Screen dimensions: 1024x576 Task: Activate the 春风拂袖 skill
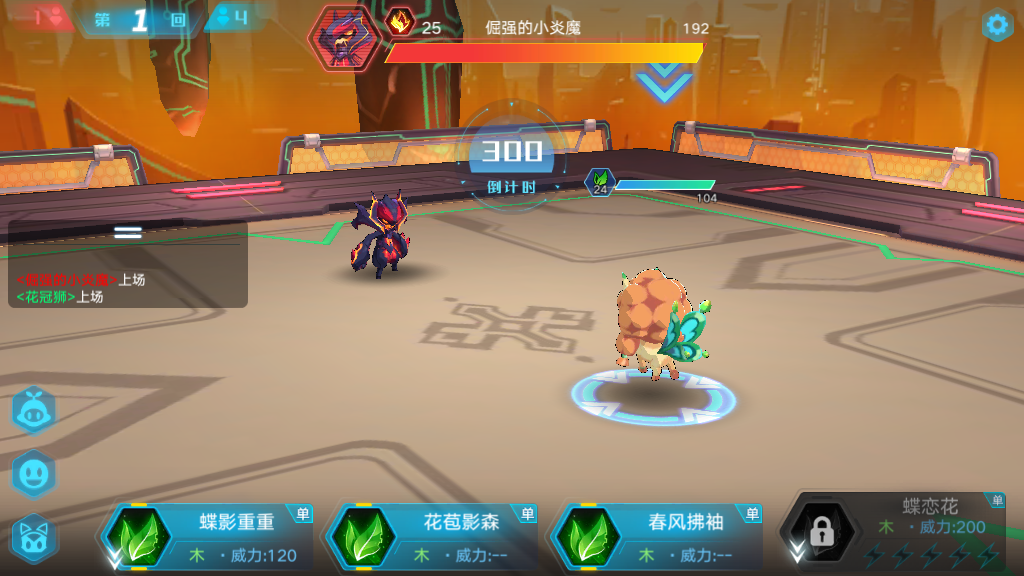pos(659,537)
